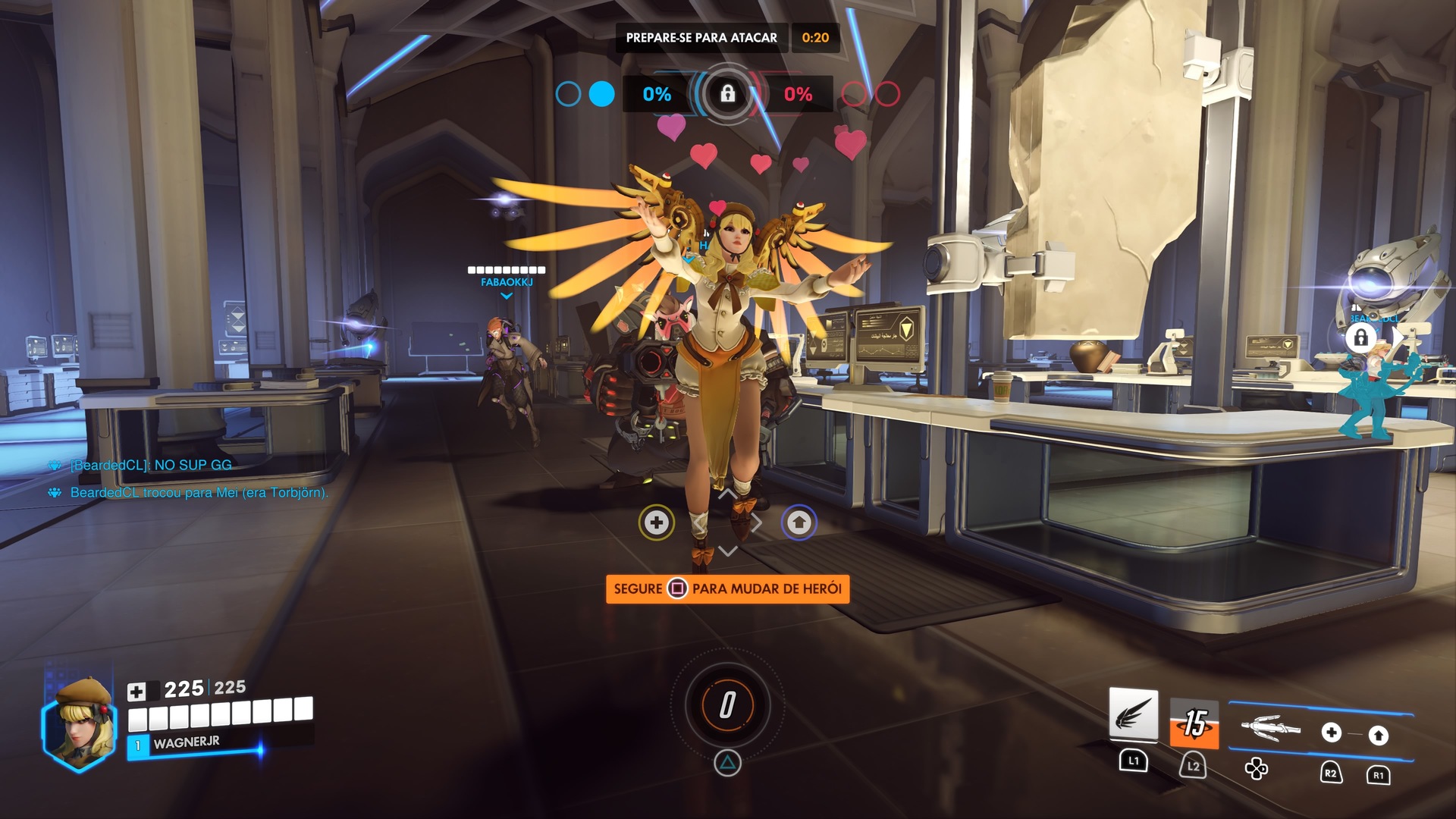This screenshot has width=1456, height=819.
Task: Click the Caduceus Staff weapon icon
Action: click(x=1270, y=729)
